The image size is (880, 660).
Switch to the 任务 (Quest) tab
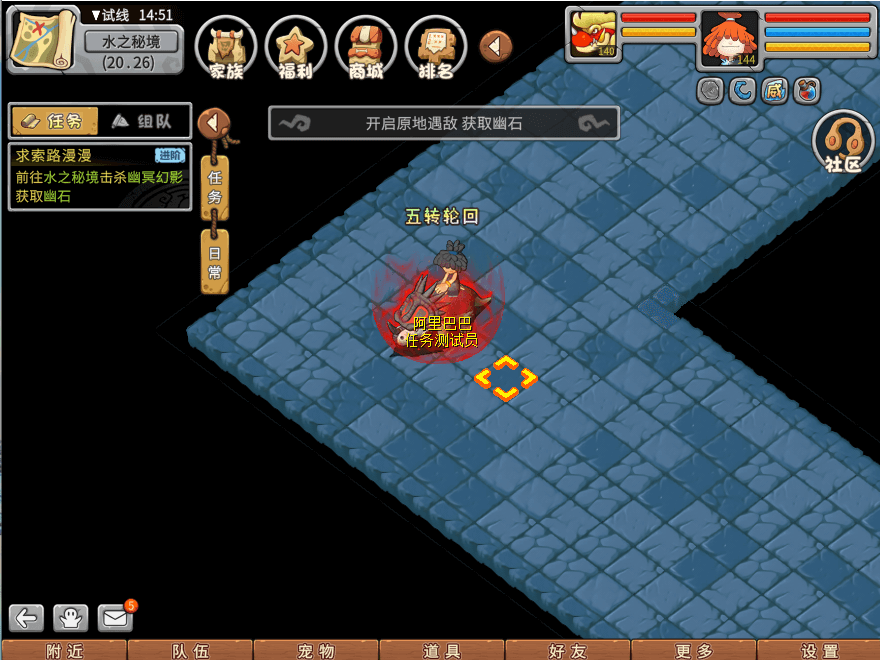click(55, 121)
